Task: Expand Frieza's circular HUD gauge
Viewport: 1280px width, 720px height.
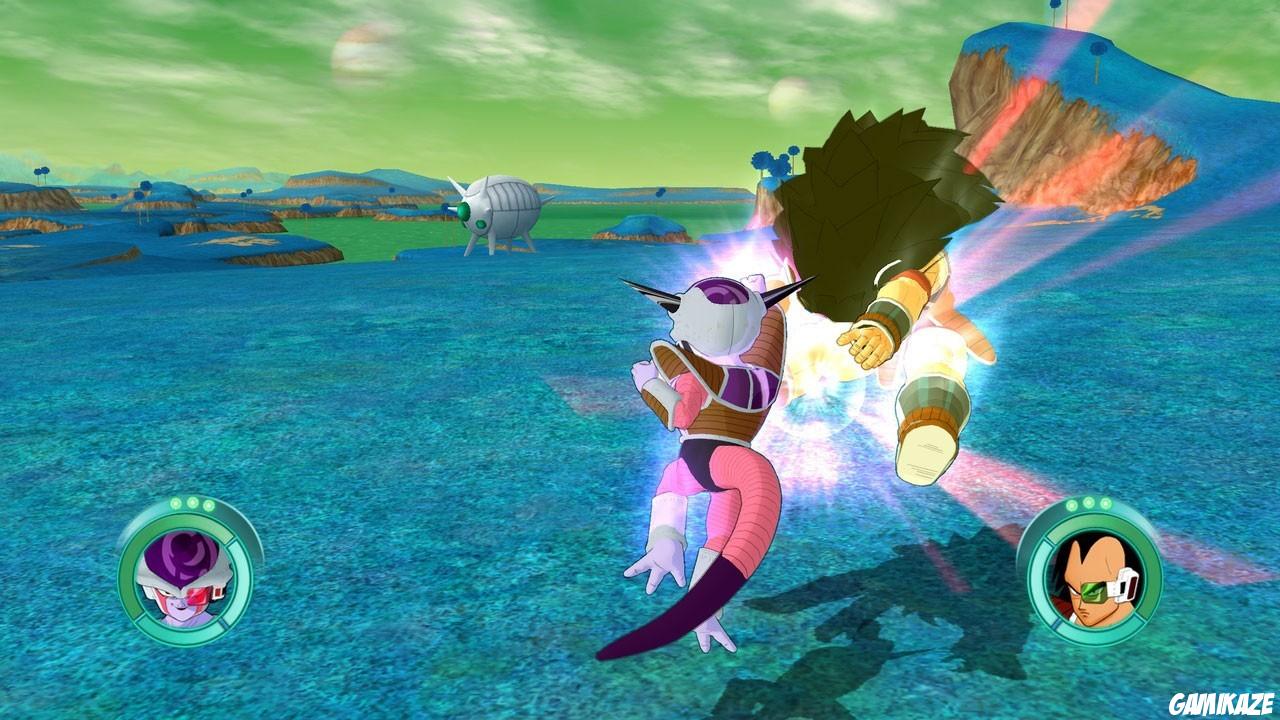Action: 190,575
